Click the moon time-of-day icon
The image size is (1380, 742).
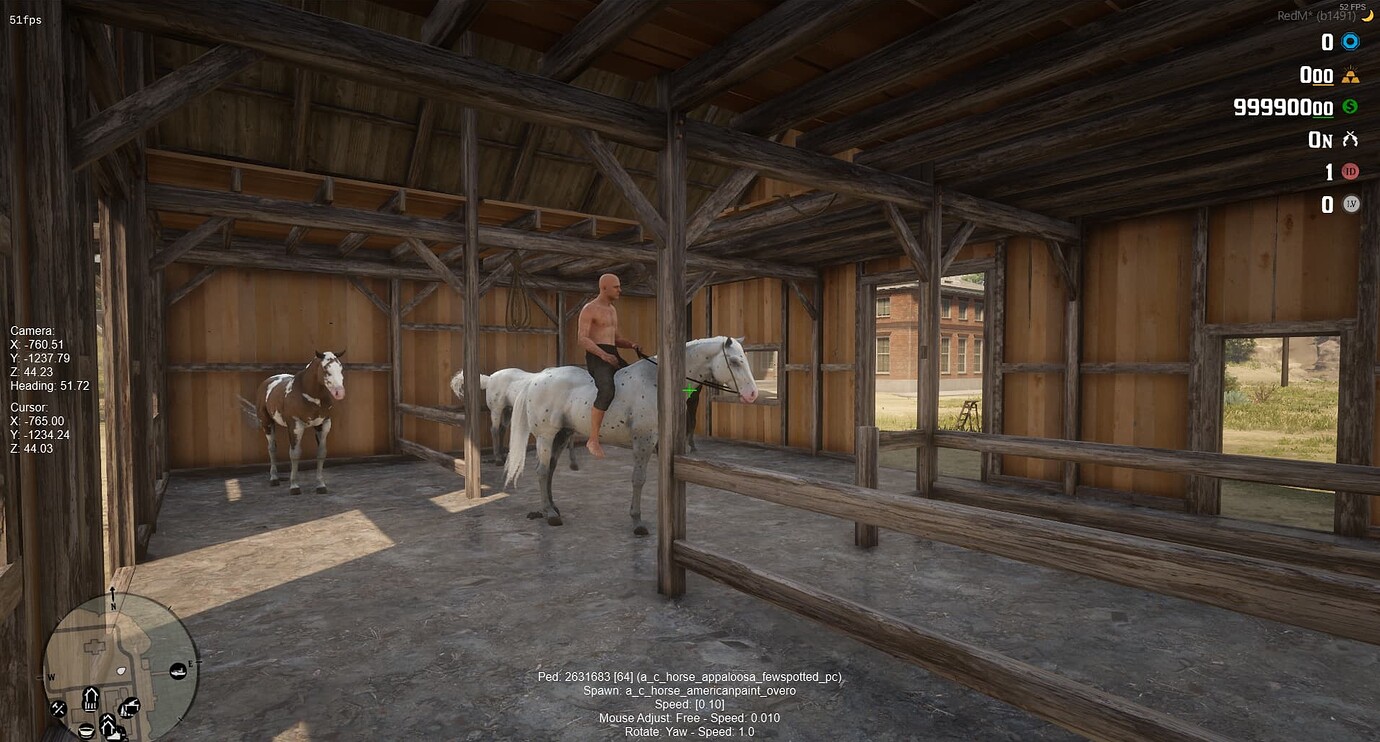[1368, 16]
